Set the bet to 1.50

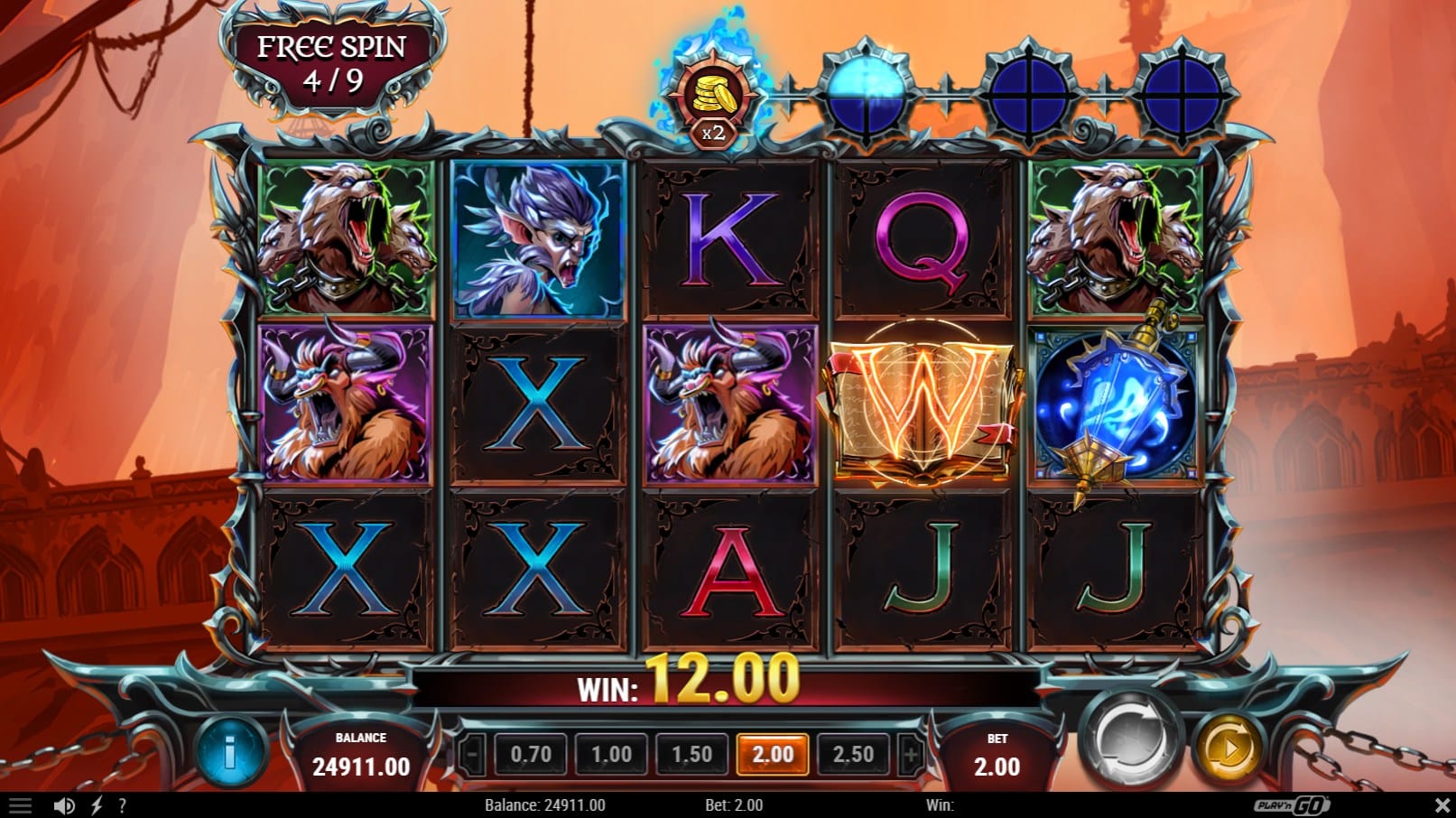pyautogui.click(x=691, y=754)
